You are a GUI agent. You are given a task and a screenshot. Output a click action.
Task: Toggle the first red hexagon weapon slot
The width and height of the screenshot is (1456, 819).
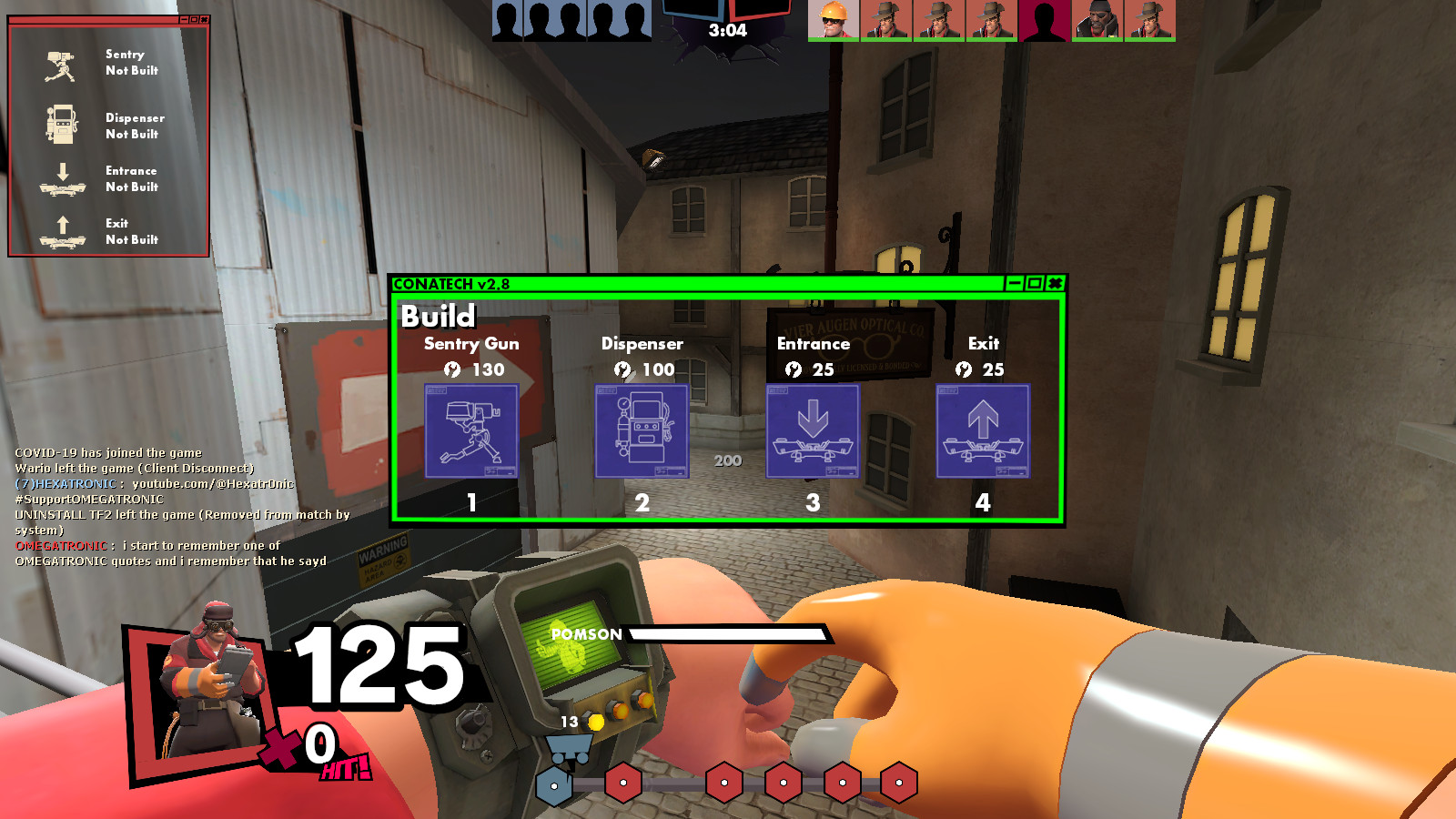pyautogui.click(x=623, y=781)
